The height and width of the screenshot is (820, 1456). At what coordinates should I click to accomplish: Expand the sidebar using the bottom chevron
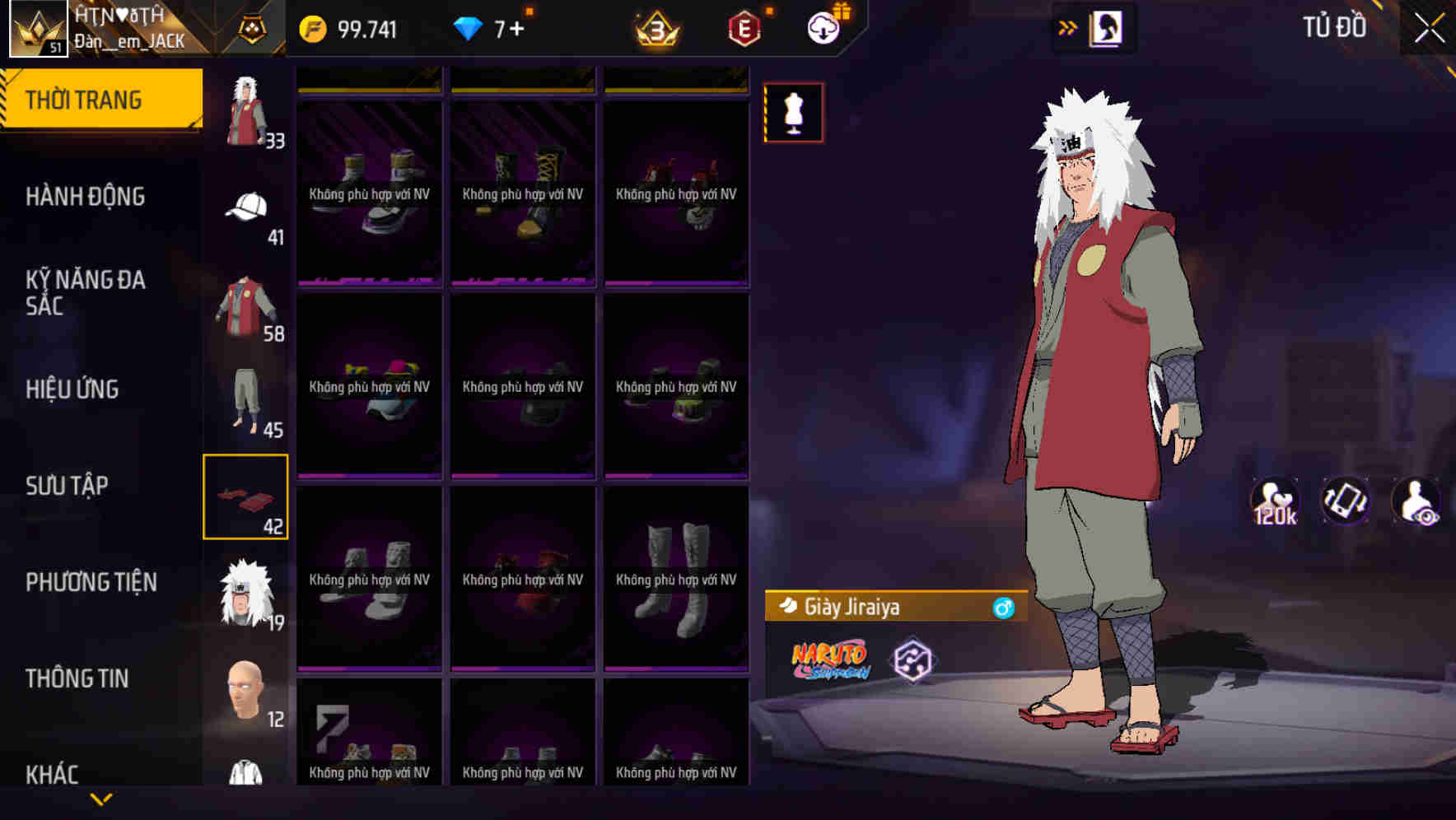tap(101, 799)
